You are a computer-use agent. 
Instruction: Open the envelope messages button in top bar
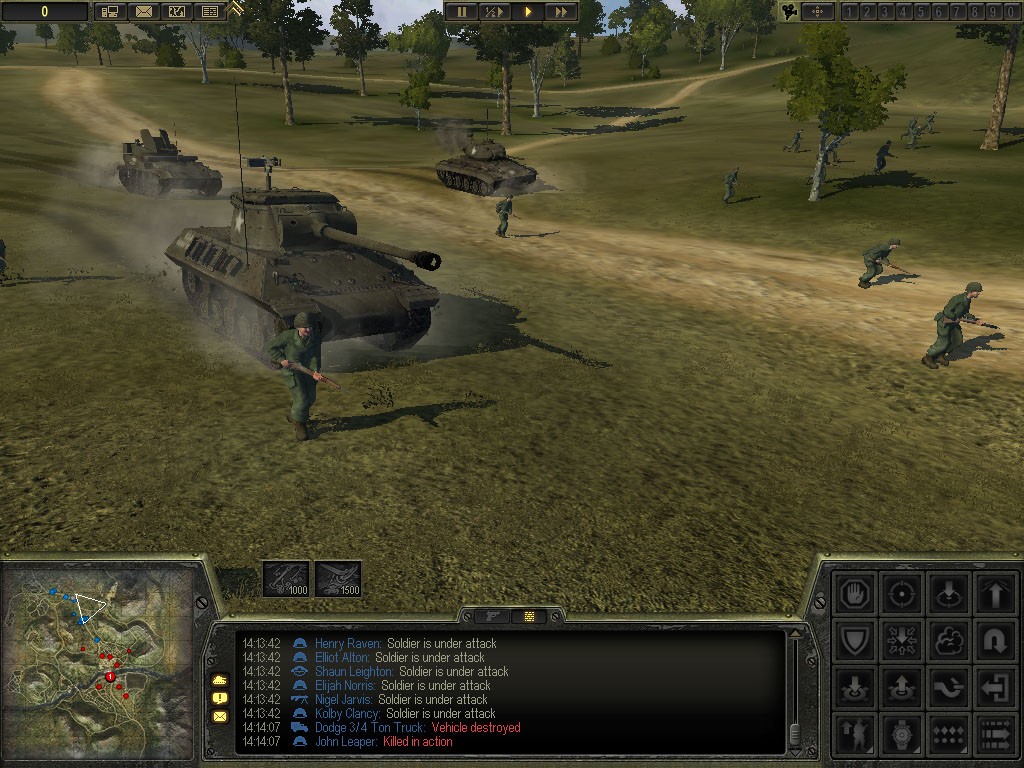[145, 12]
